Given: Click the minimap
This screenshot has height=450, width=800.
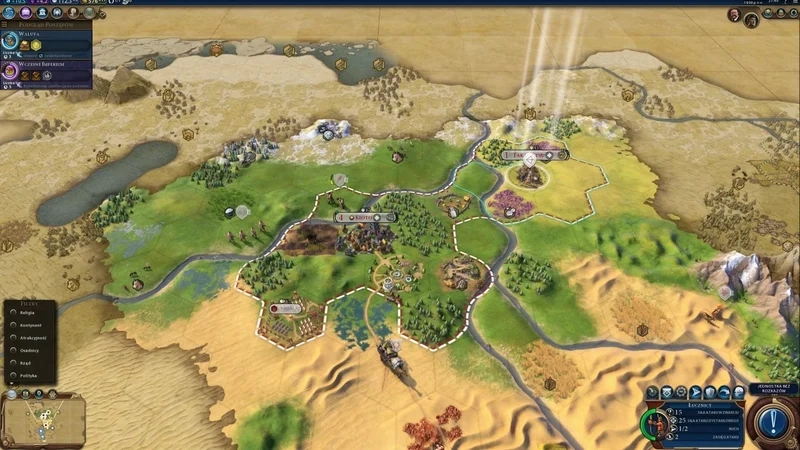Looking at the screenshot, I should (43, 420).
